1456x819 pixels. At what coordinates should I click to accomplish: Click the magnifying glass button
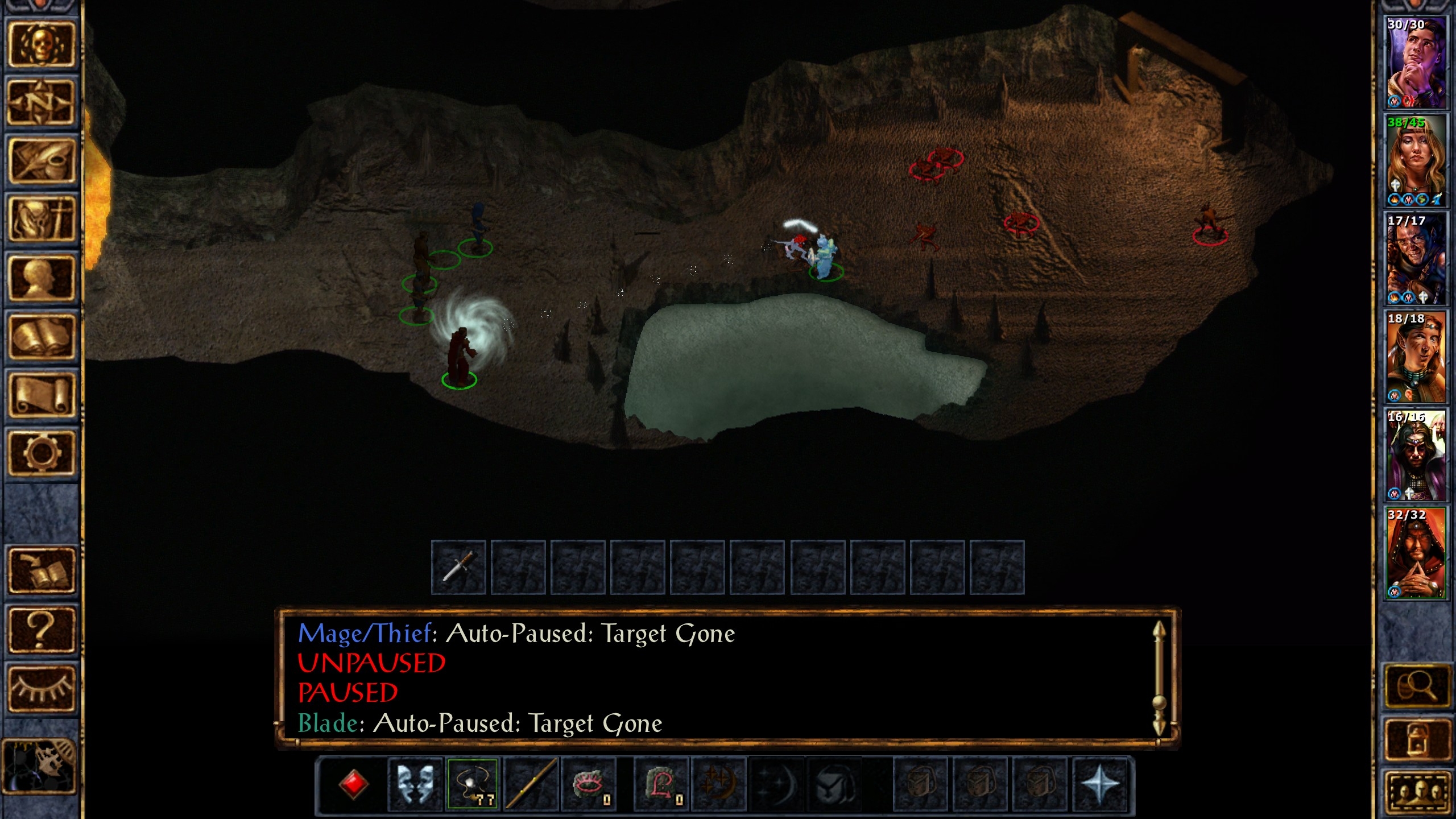1416,687
